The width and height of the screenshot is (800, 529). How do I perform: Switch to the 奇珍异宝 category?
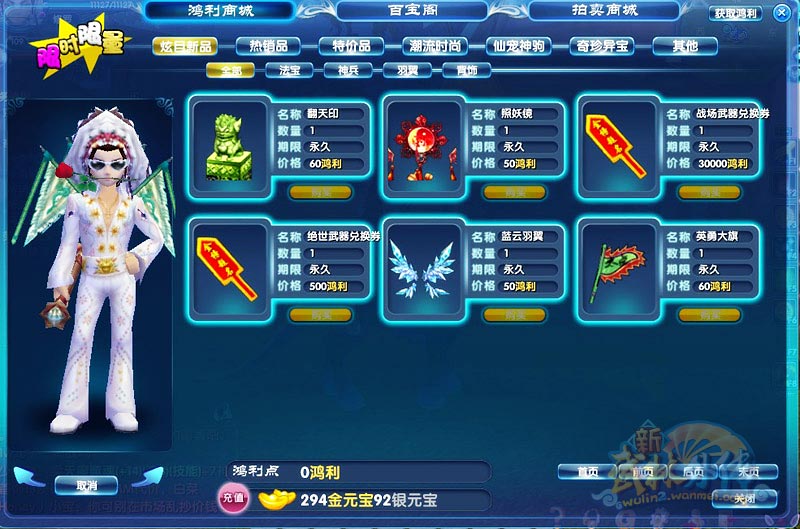601,46
